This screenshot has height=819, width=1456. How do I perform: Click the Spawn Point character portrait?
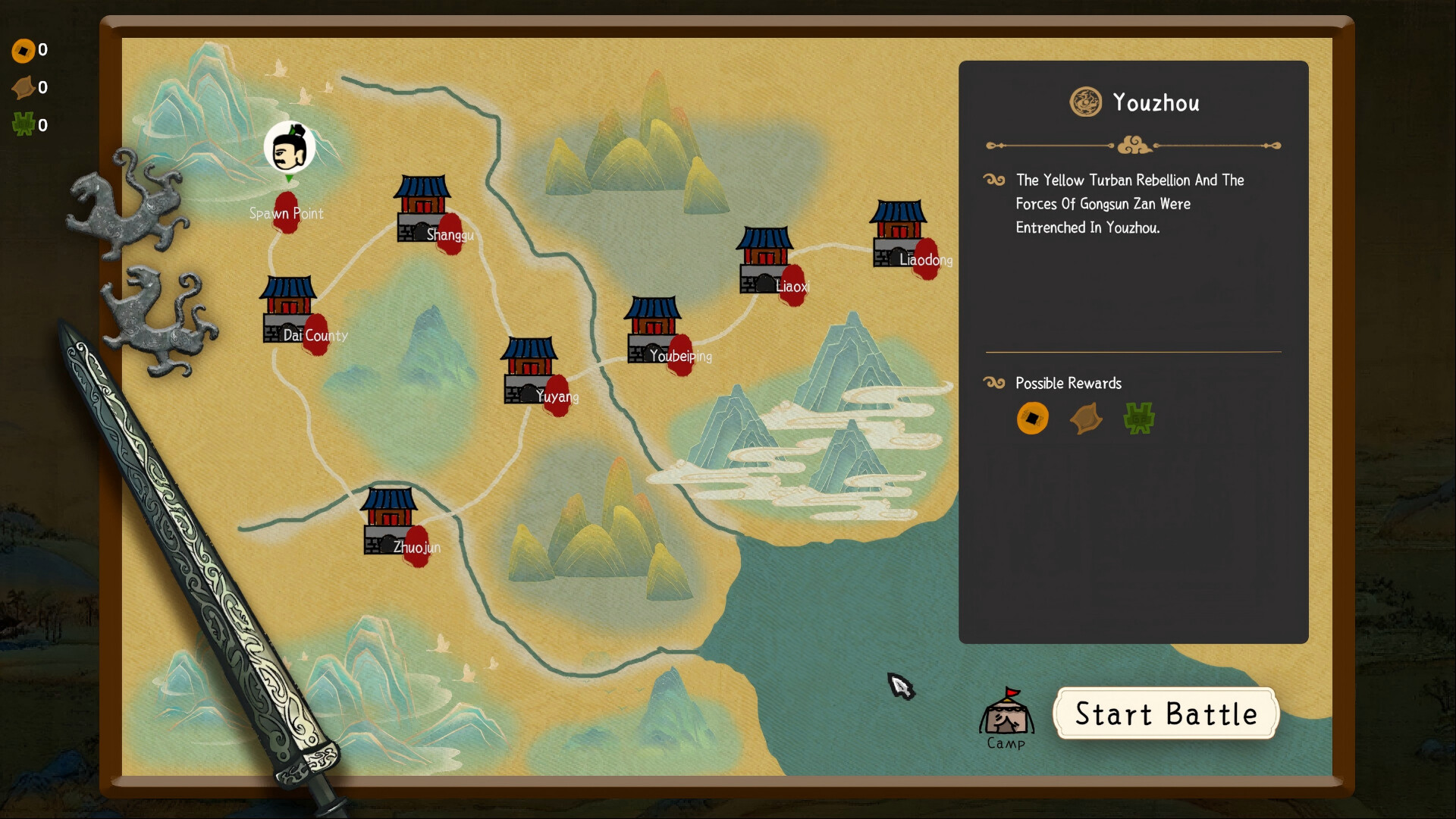(289, 148)
